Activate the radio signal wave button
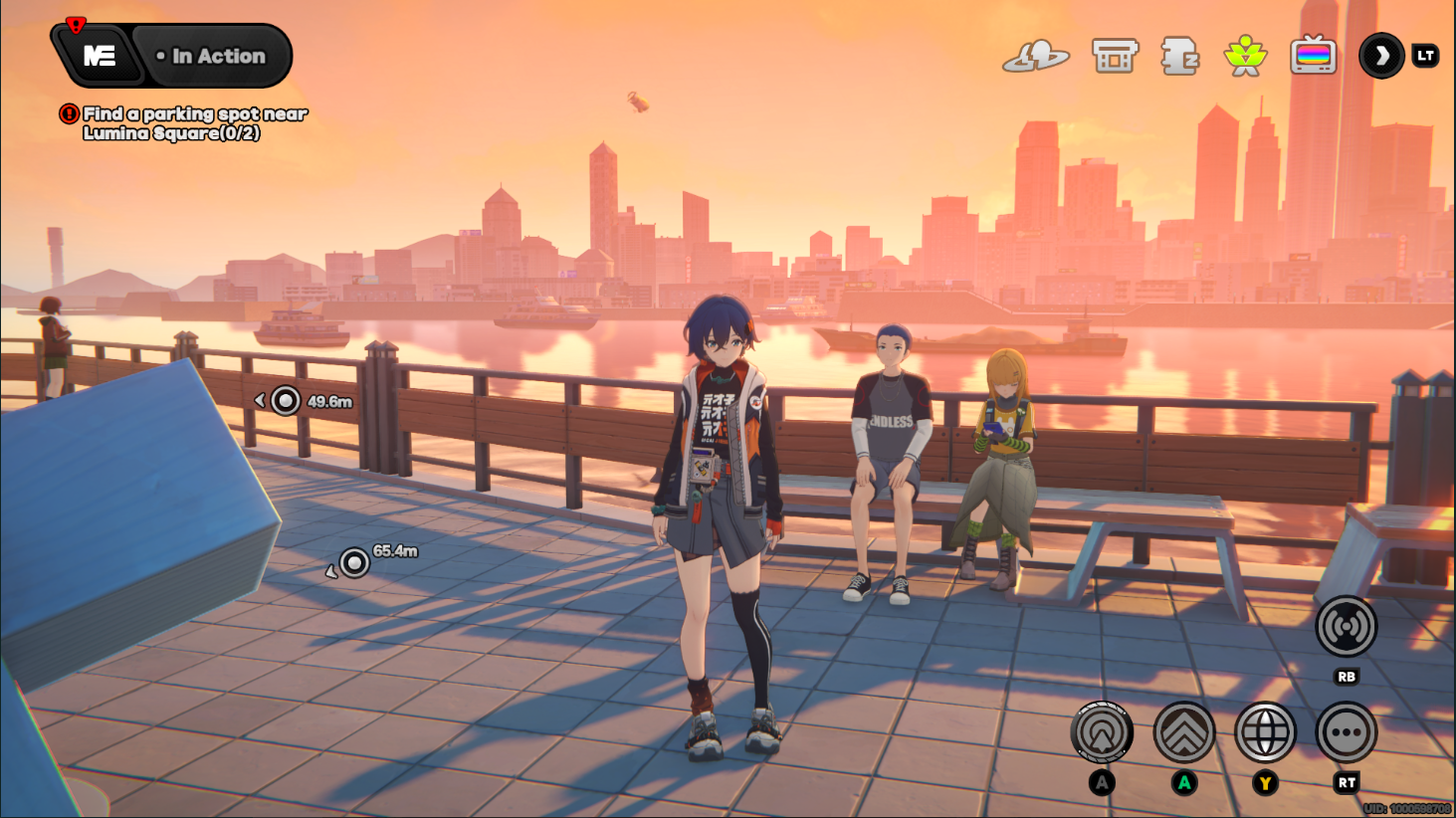Viewport: 1456px width, 818px height. point(1346,627)
